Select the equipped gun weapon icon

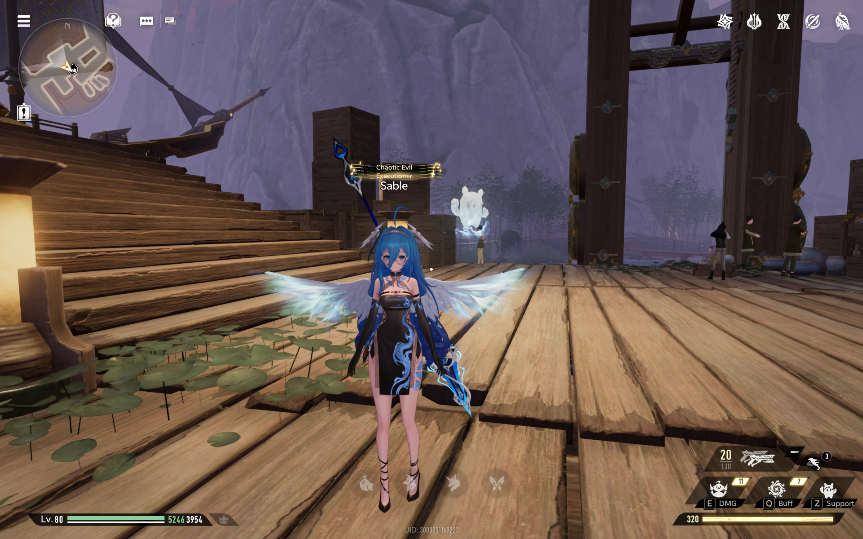761,459
